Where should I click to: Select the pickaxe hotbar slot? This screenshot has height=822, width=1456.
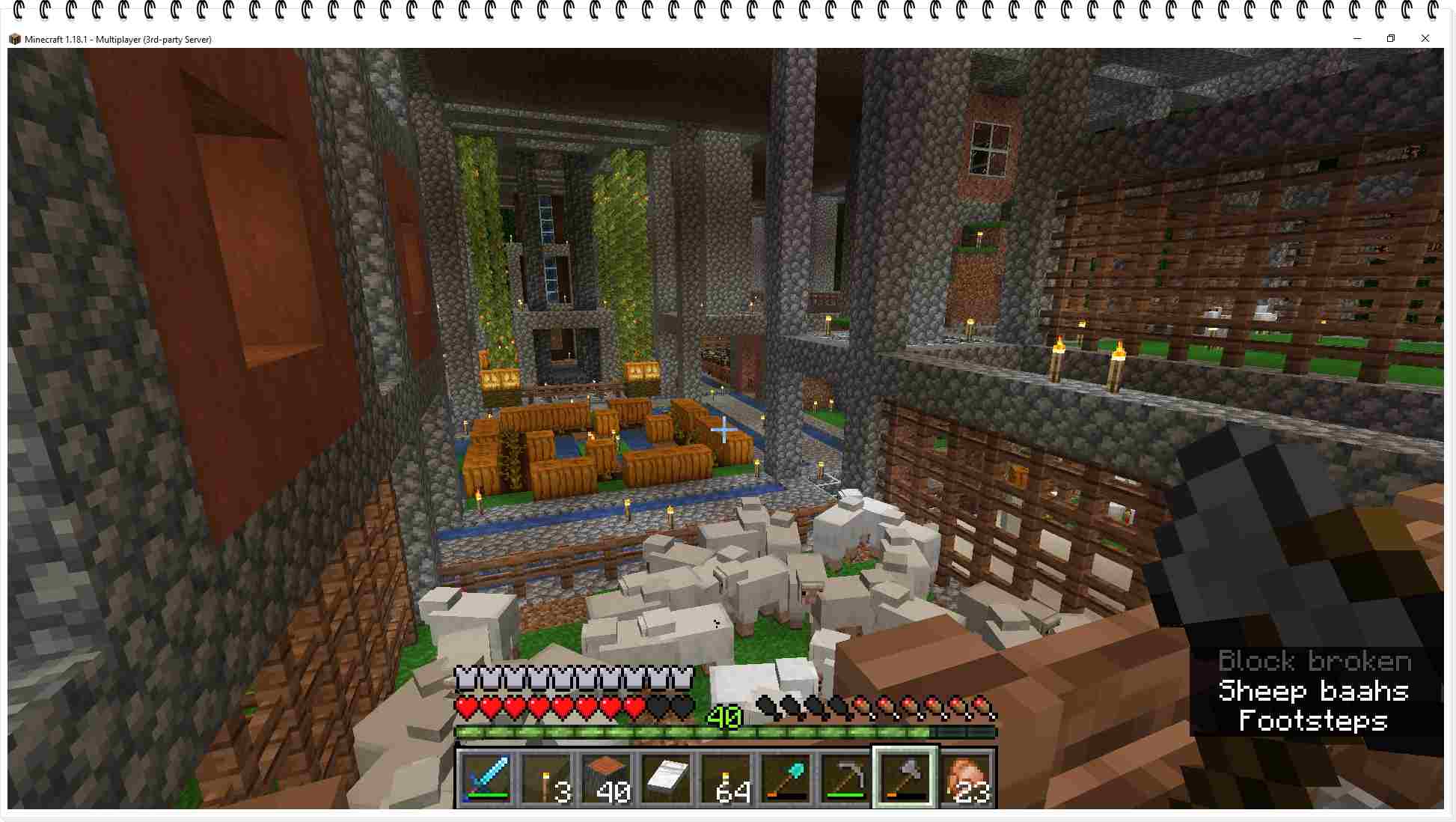[x=845, y=778]
